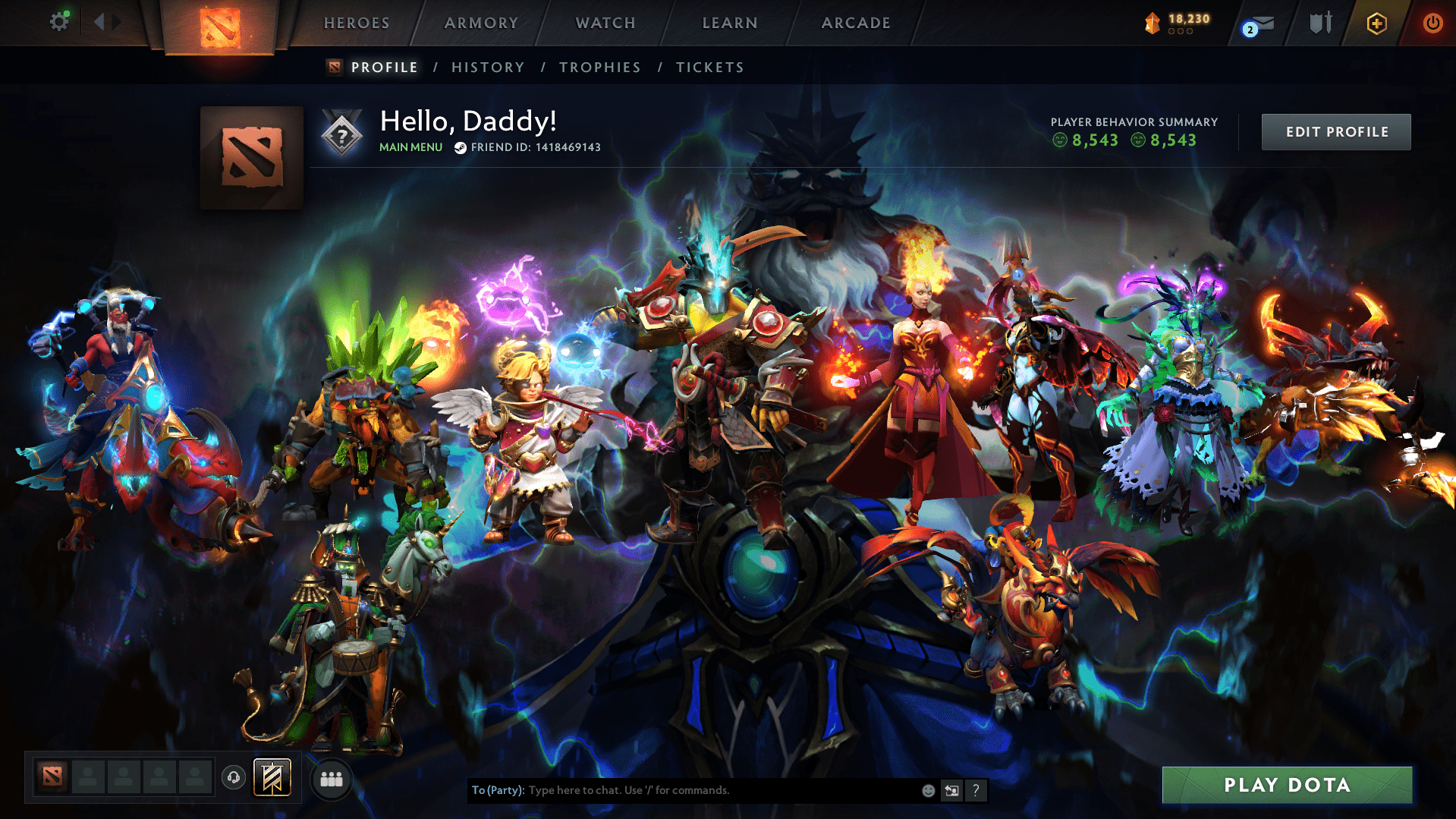
Task: Open the chat help question mark
Action: 976,790
